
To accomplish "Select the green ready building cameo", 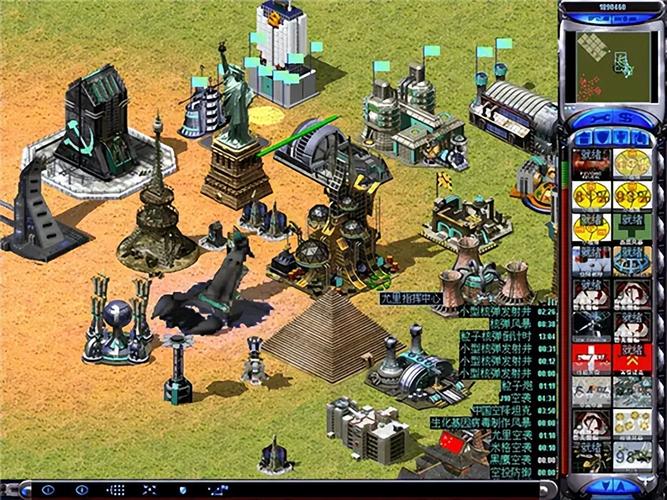I will 631,227.
